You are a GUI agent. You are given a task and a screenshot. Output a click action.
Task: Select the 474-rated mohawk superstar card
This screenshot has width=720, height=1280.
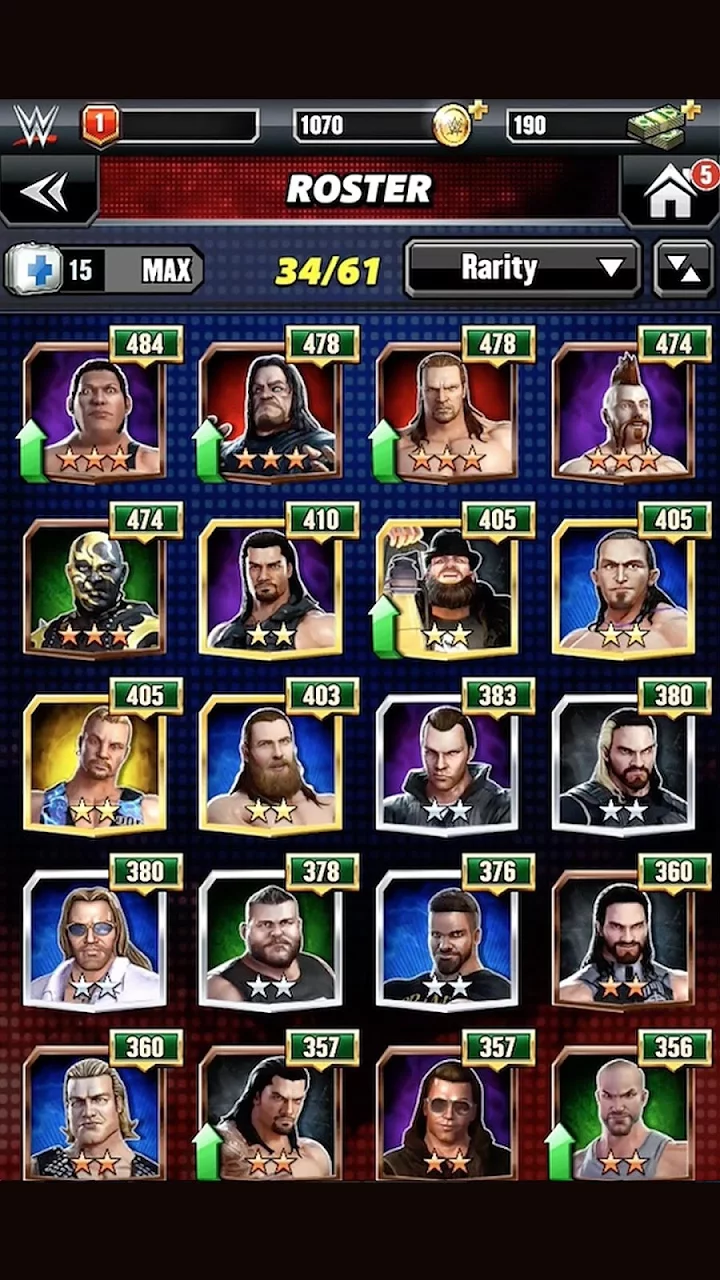pyautogui.click(x=623, y=412)
